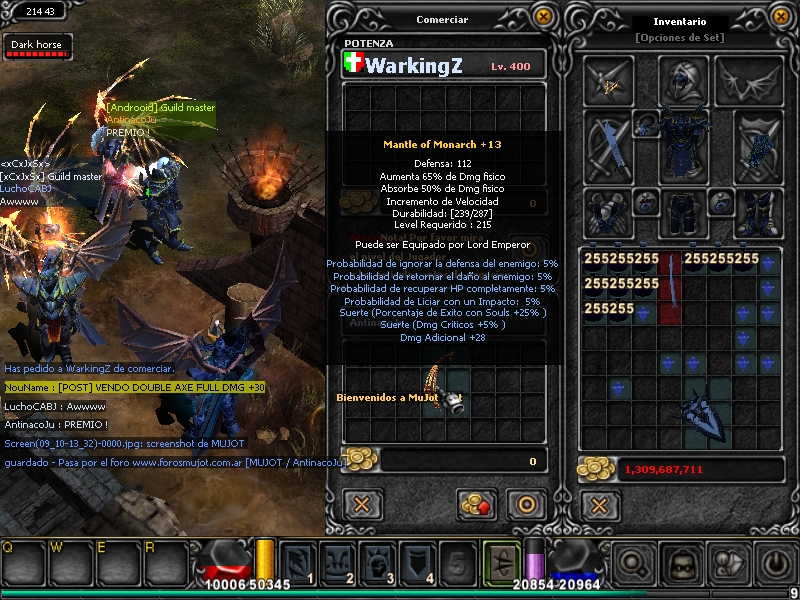The height and width of the screenshot is (600, 800).
Task: Select the equipped pants slot
Action: pyautogui.click(x=682, y=211)
